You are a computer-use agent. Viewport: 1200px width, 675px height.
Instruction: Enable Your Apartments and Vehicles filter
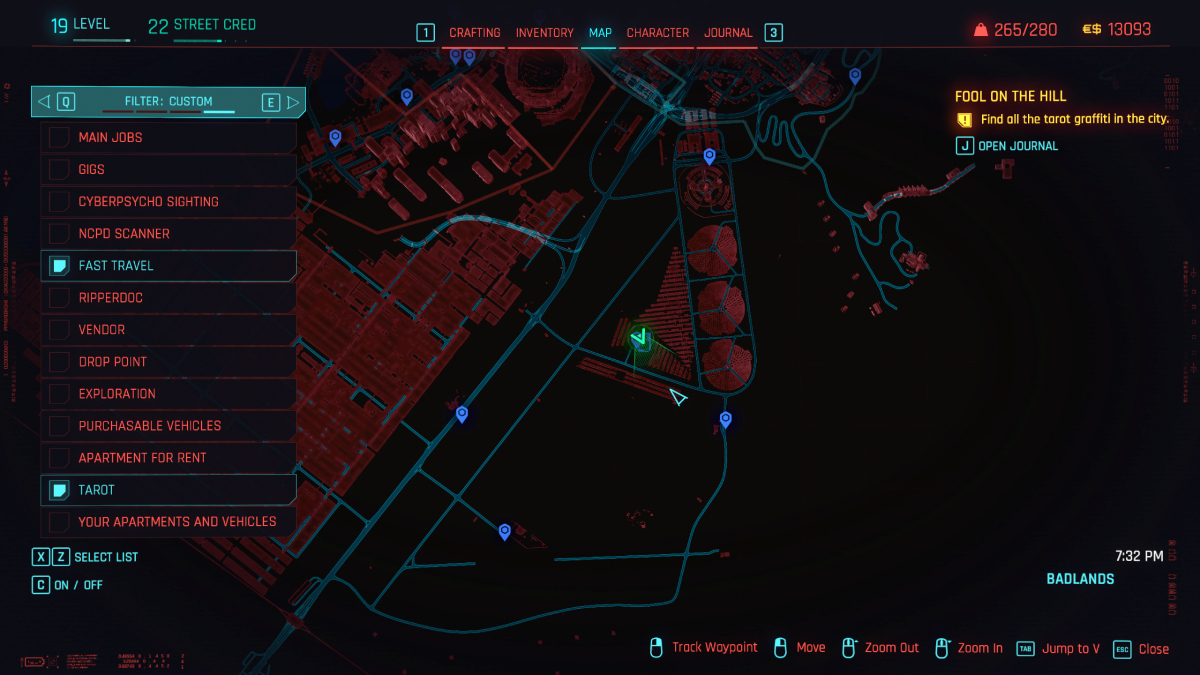(x=168, y=521)
